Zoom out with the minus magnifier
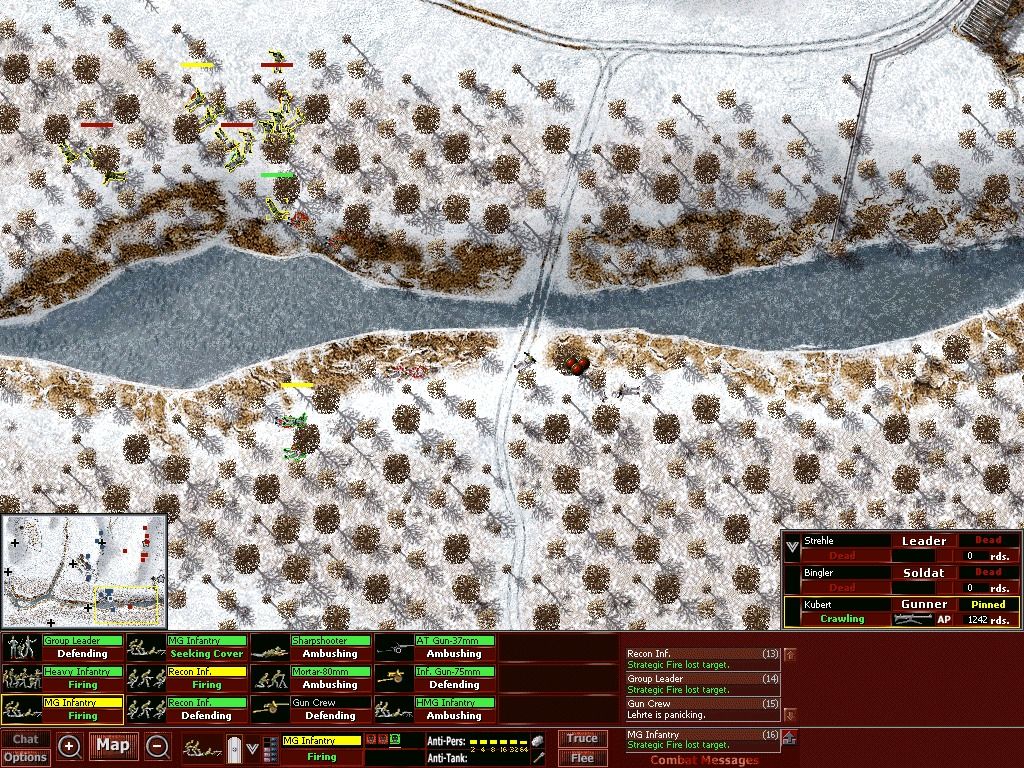 (x=157, y=746)
